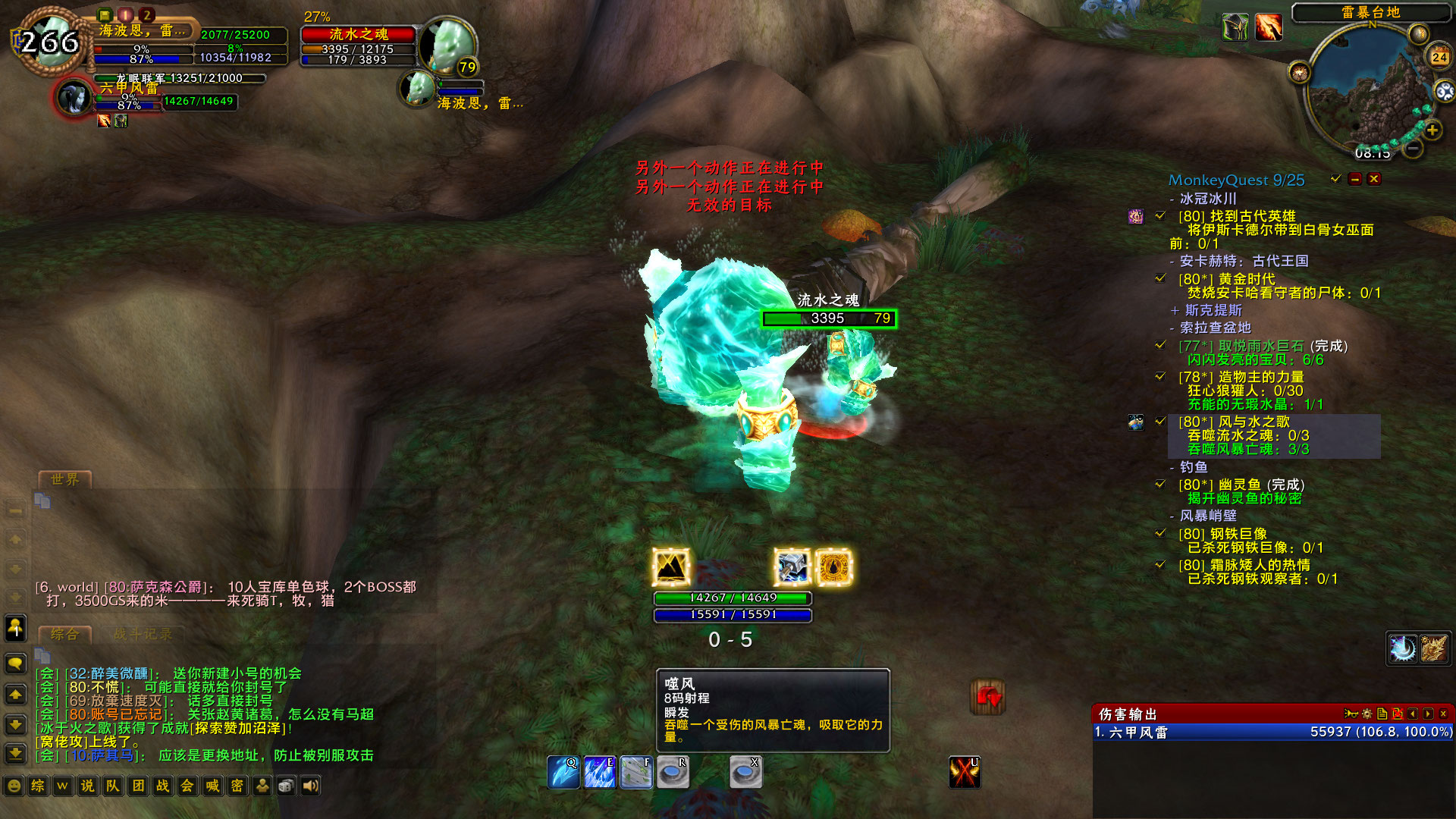Toggle completion check on 幽灵鱼 quest

coord(1159,483)
